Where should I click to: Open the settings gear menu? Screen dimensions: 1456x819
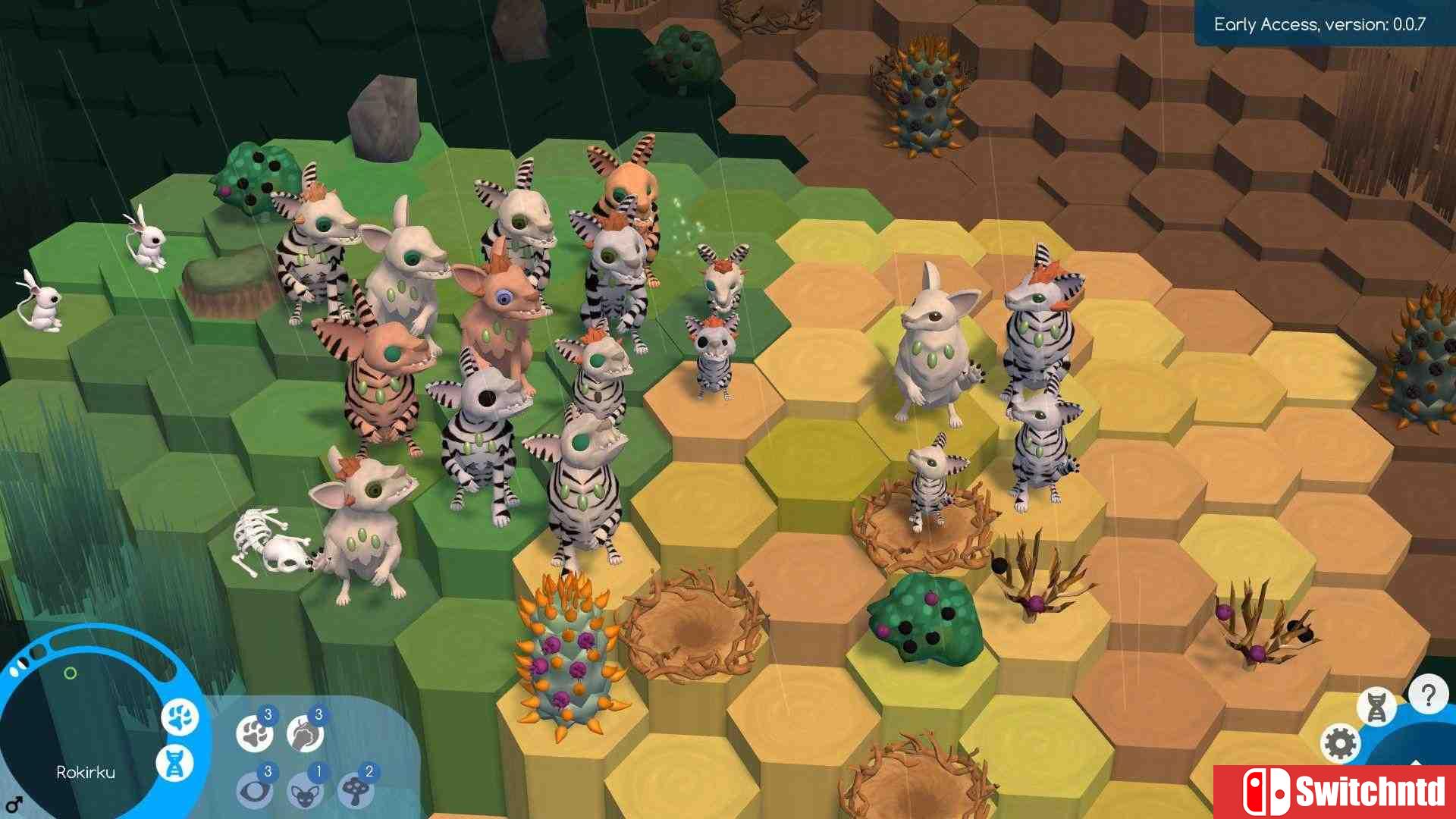(1340, 743)
